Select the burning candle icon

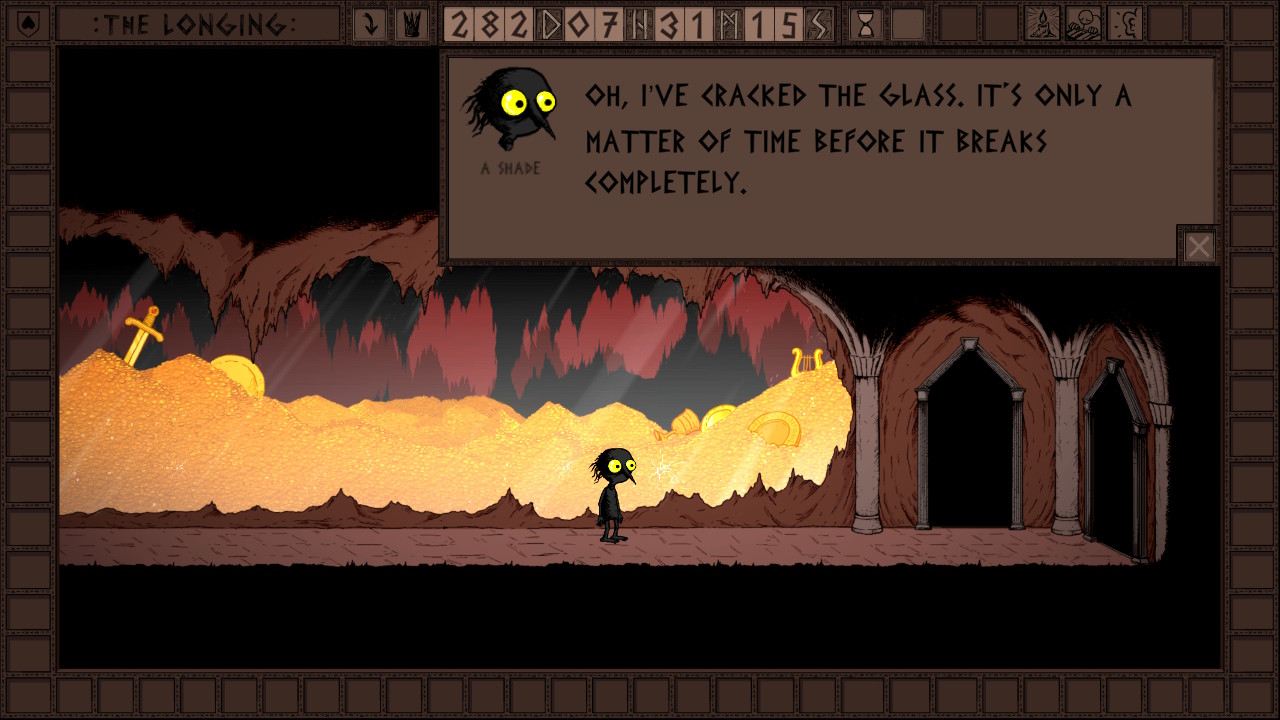[1043, 24]
